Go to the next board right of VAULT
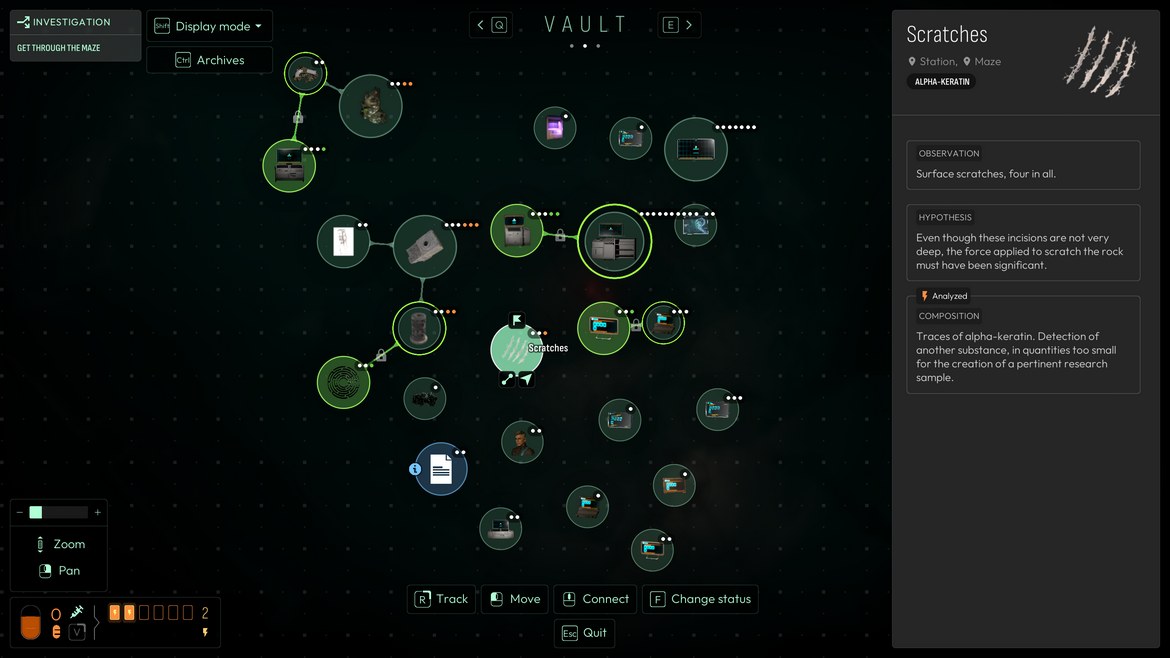 pos(679,25)
